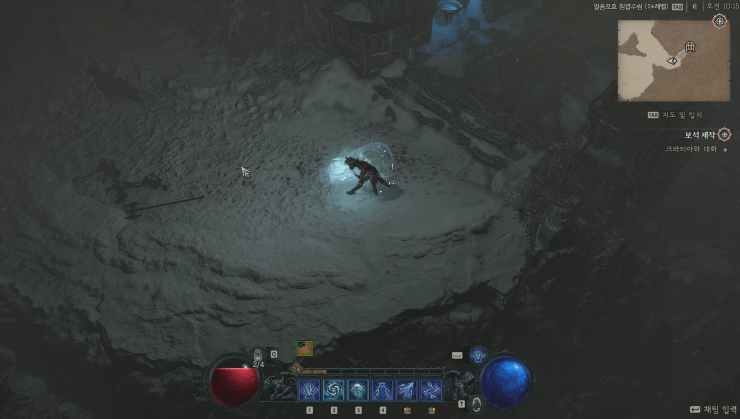
Task: Click the orange buff icon above the skill bar
Action: coord(303,349)
